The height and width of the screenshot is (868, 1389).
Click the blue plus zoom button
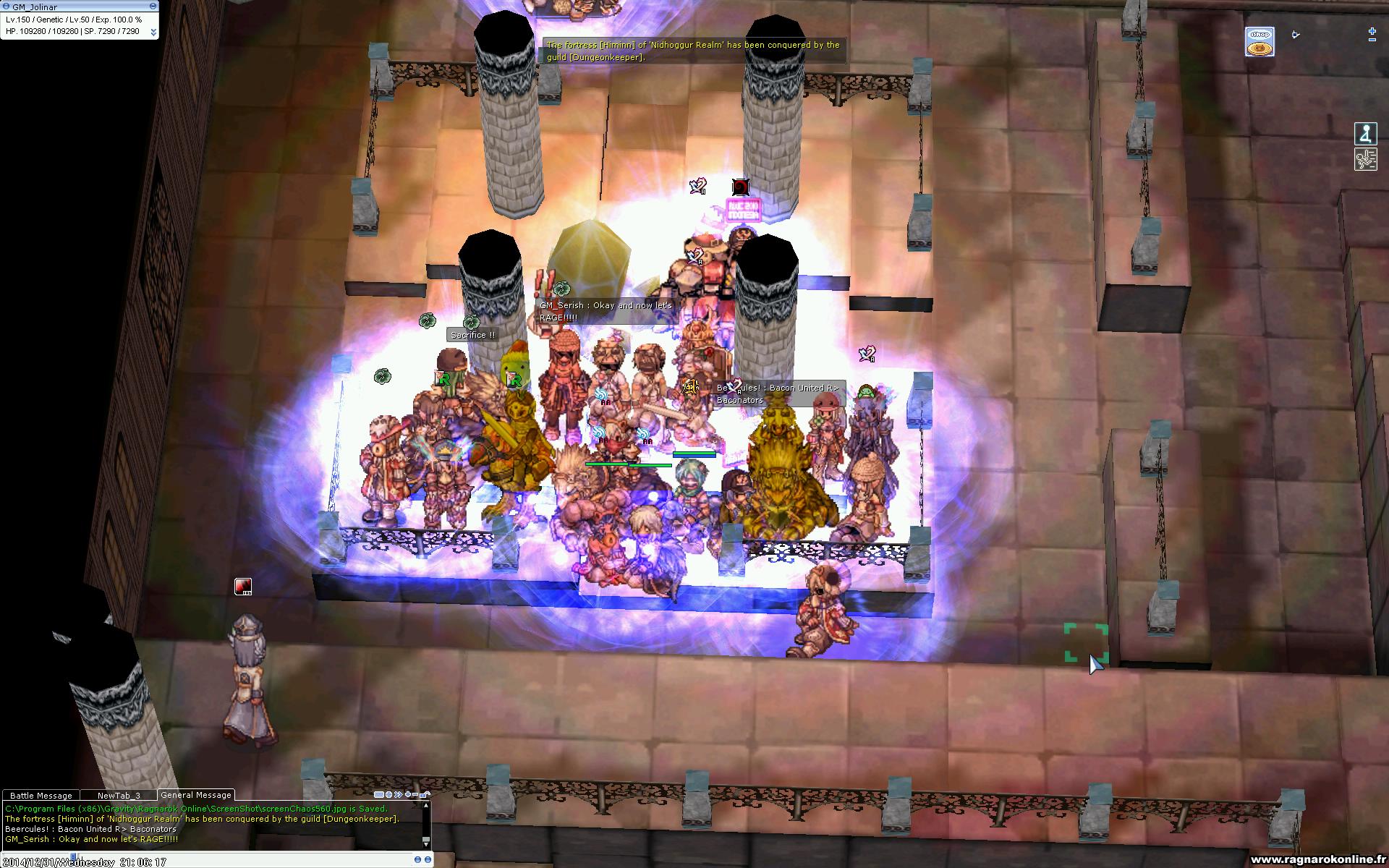click(x=1372, y=31)
